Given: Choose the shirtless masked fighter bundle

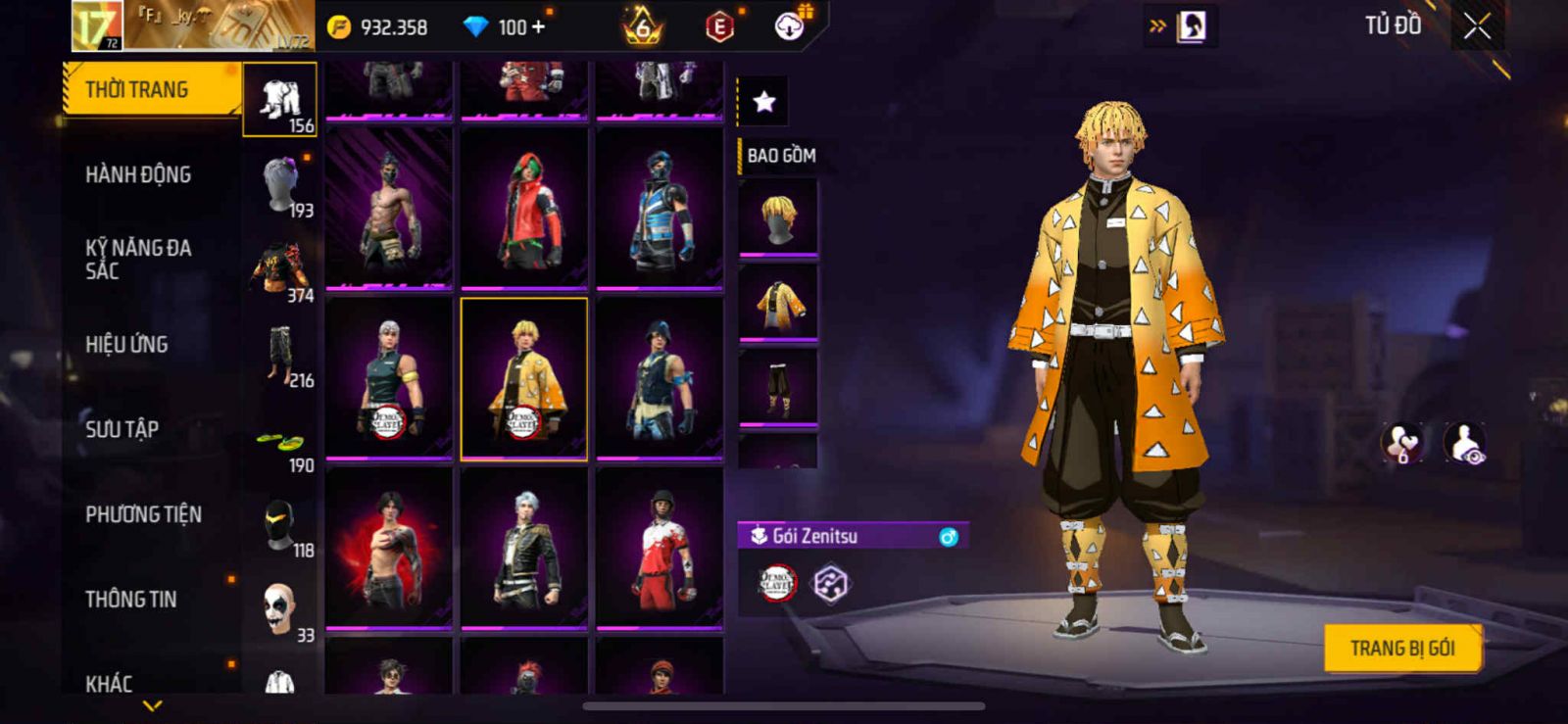Looking at the screenshot, I should pyautogui.click(x=389, y=209).
